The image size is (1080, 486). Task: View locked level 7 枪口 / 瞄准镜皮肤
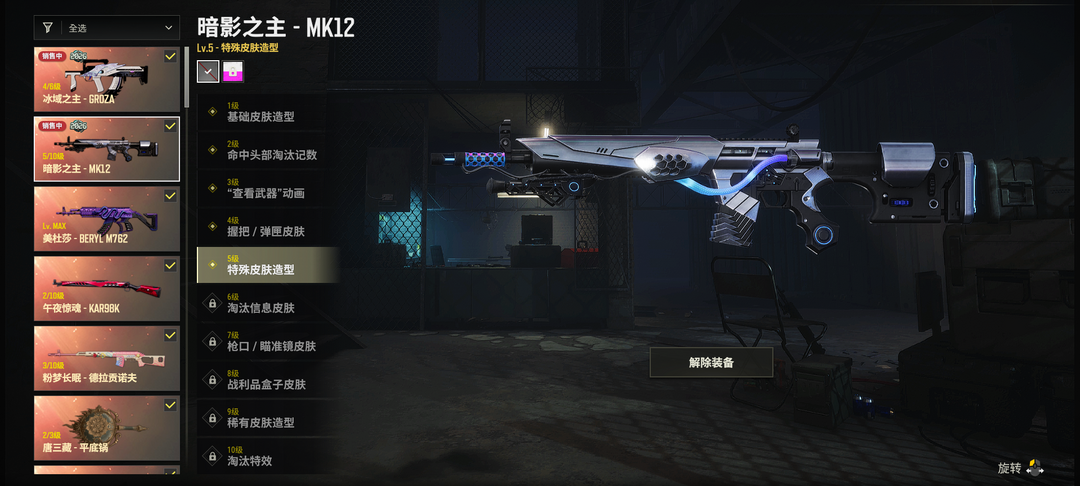[x=267, y=341]
